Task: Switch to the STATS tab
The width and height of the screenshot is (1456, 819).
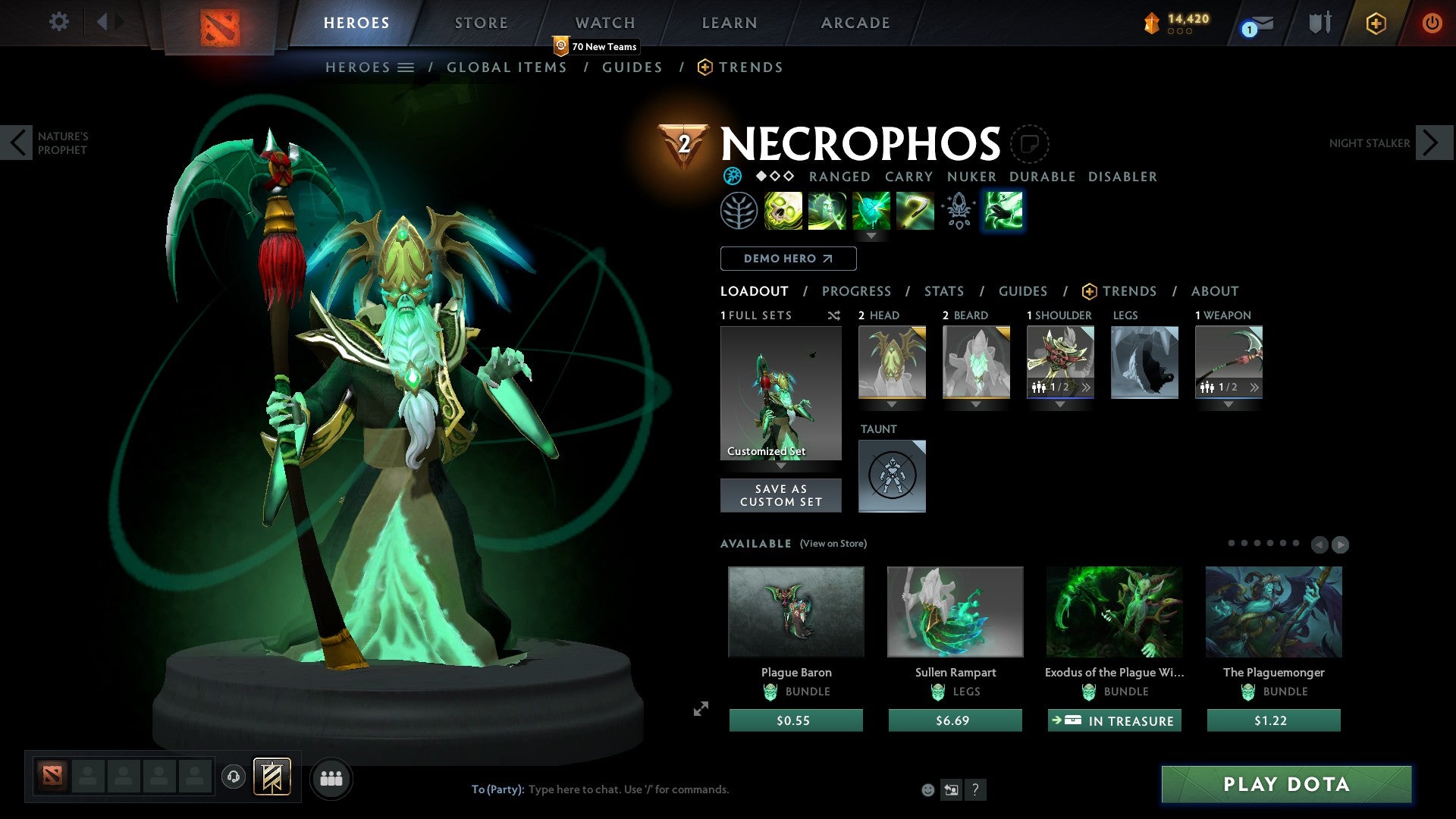Action: pyautogui.click(x=943, y=291)
